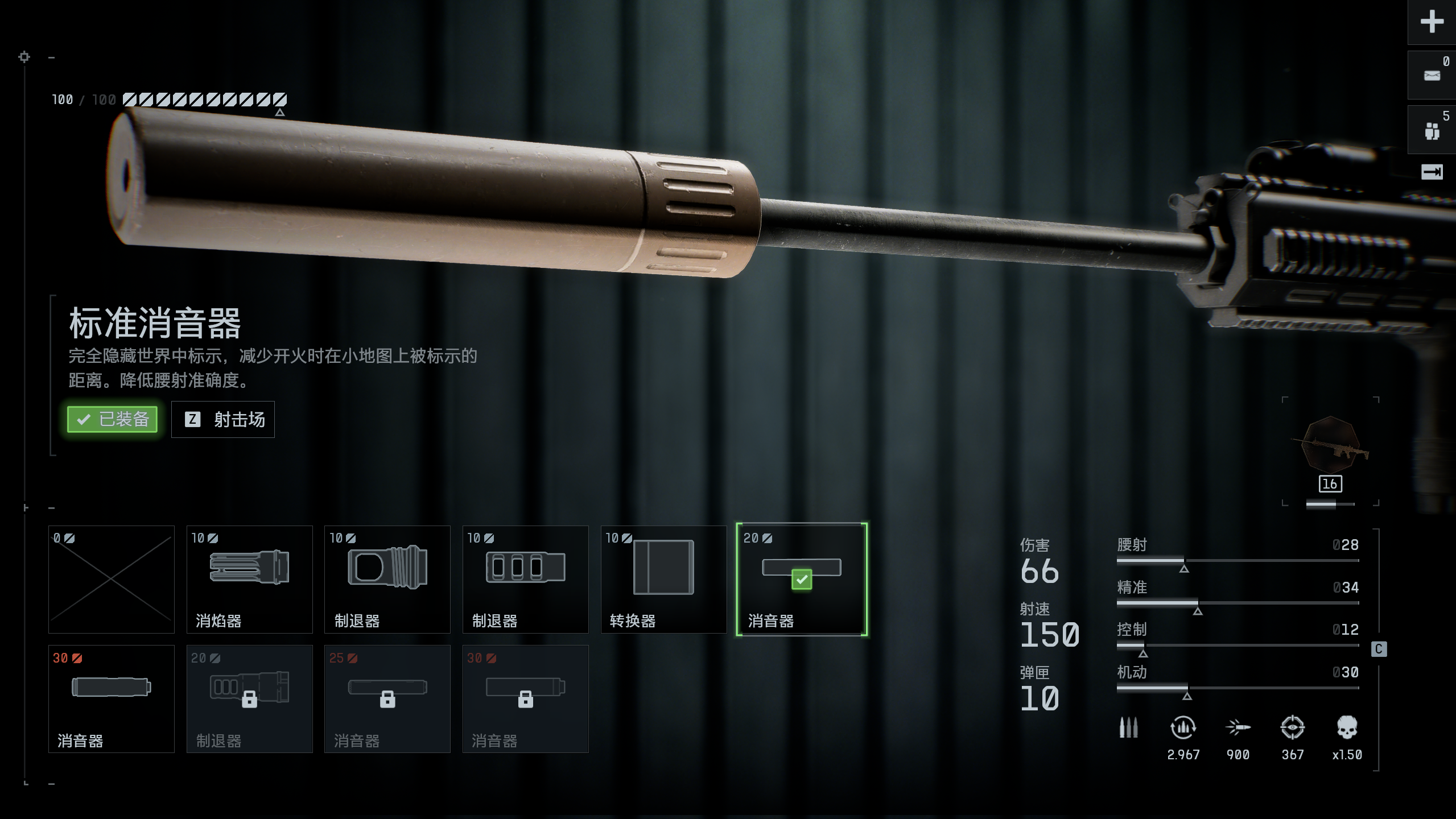Viewport: 1456px width, 819px height.
Task: Click the plus icon in the corner
Action: (1432, 22)
